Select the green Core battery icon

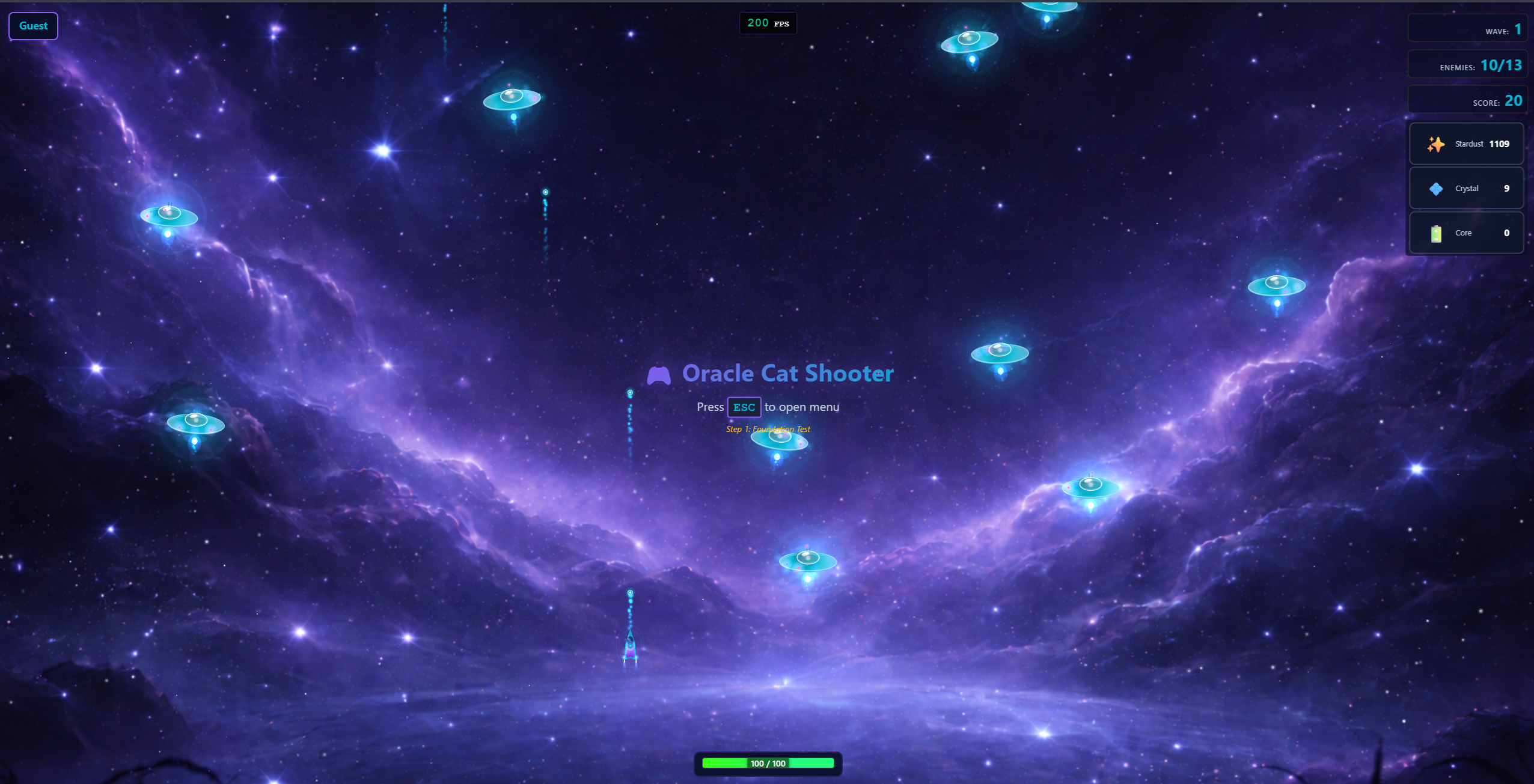1437,232
